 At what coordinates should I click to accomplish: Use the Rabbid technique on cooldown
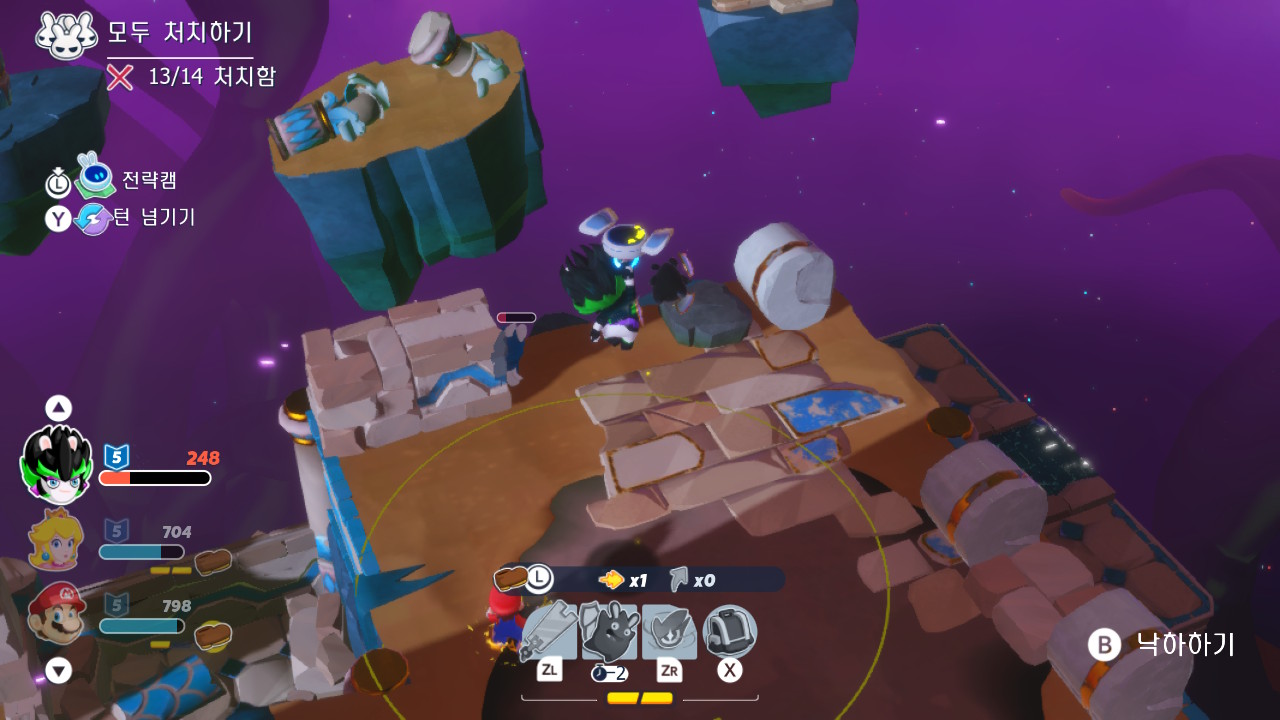click(609, 630)
